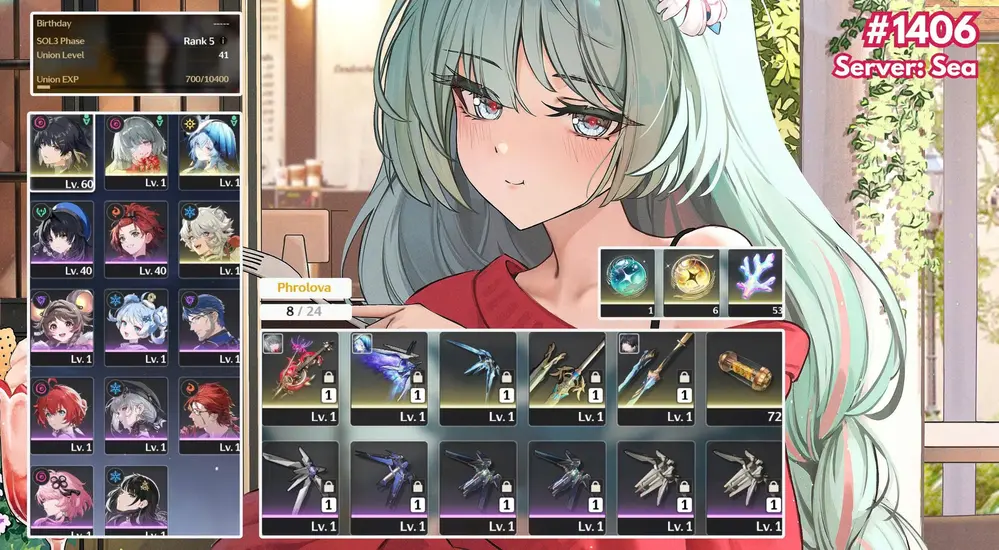Screen dimensions: 999x550
Task: Choose the light-blue twin-bun haired character
Action: click(136, 327)
